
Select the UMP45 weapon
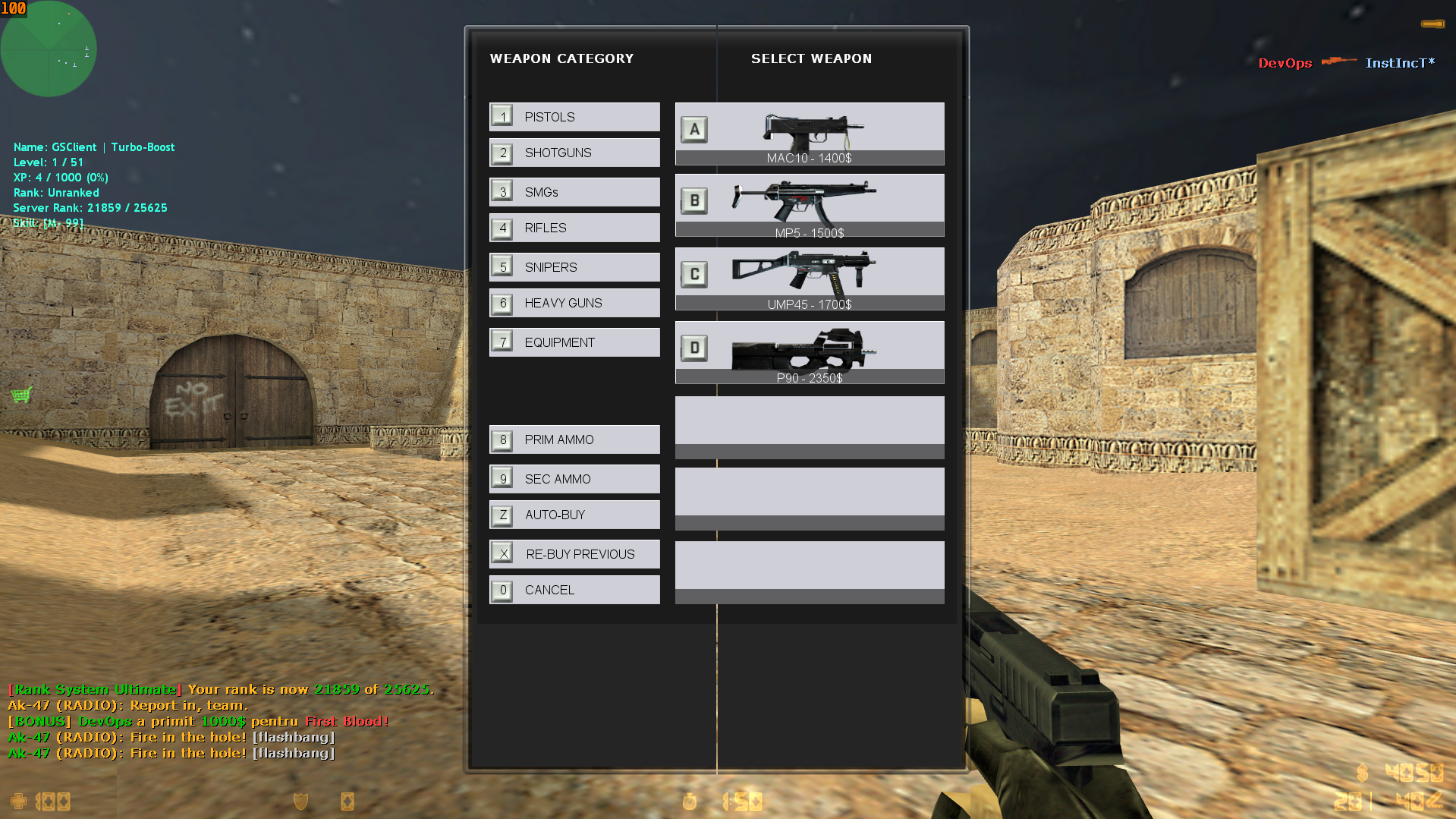(810, 279)
